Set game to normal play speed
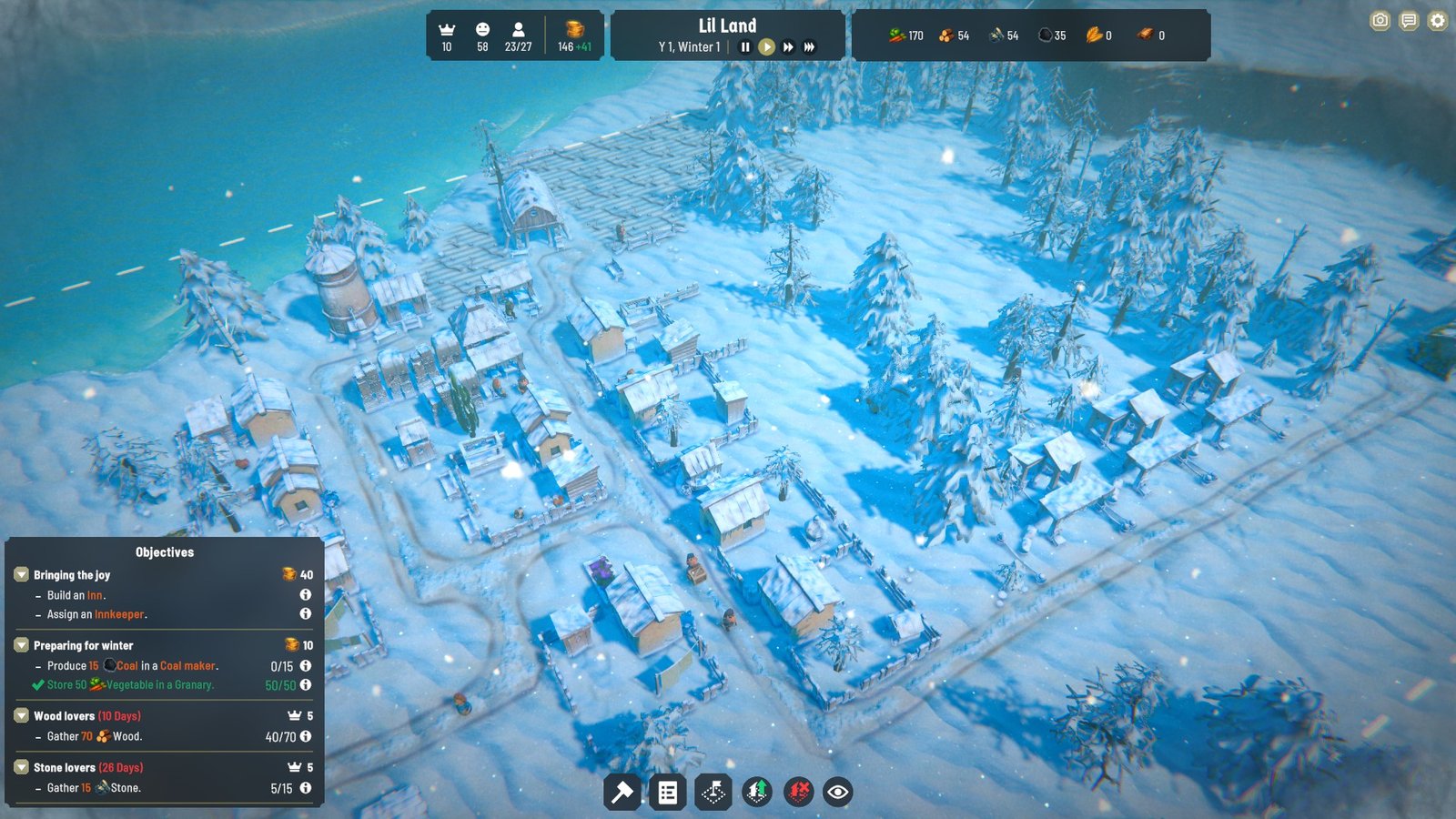The width and height of the screenshot is (1456, 819). (767, 47)
